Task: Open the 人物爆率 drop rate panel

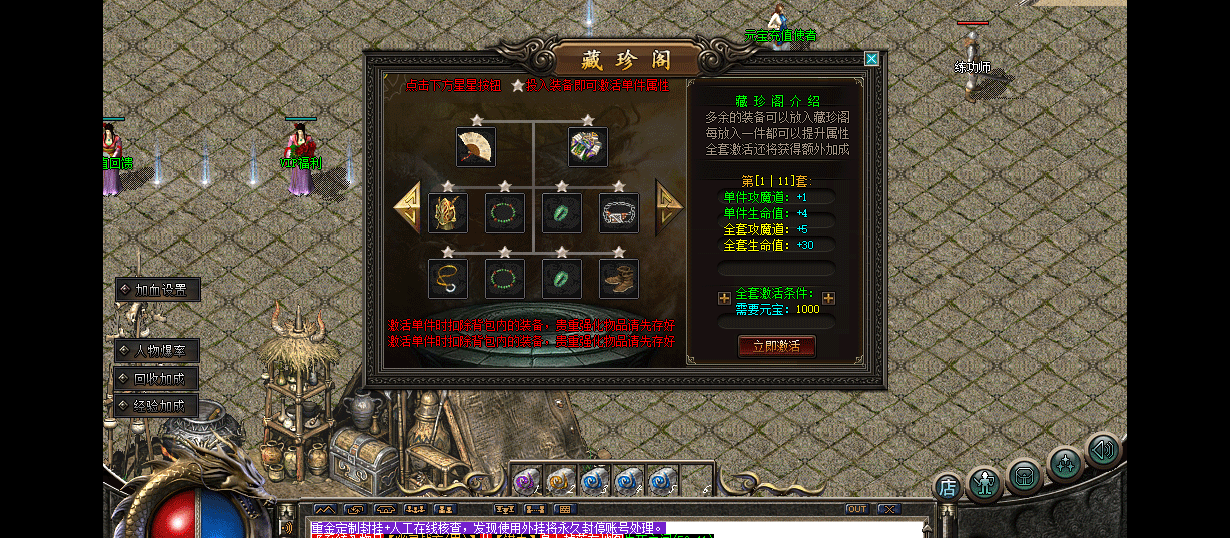Action: (157, 351)
